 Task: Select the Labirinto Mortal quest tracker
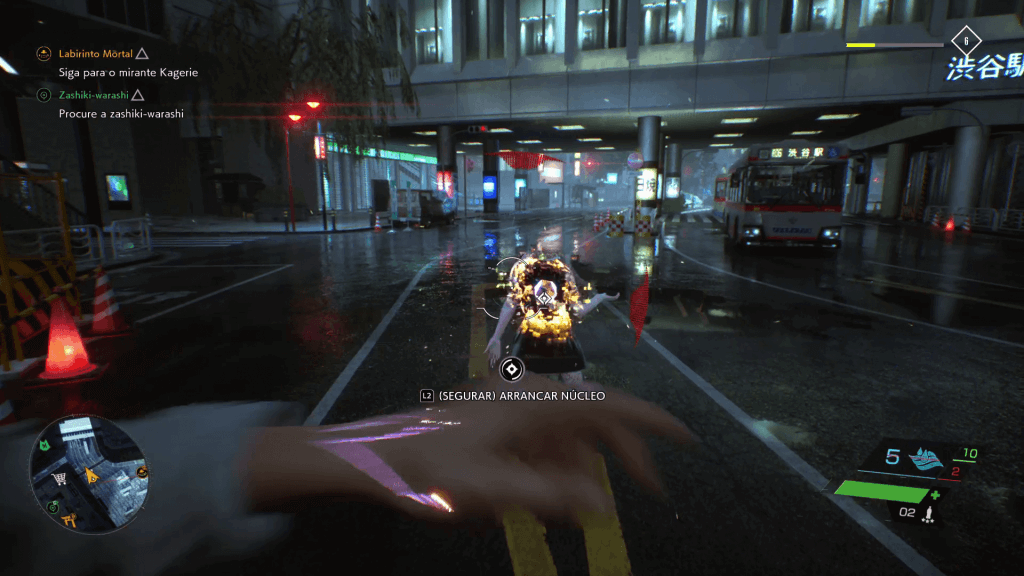click(95, 53)
